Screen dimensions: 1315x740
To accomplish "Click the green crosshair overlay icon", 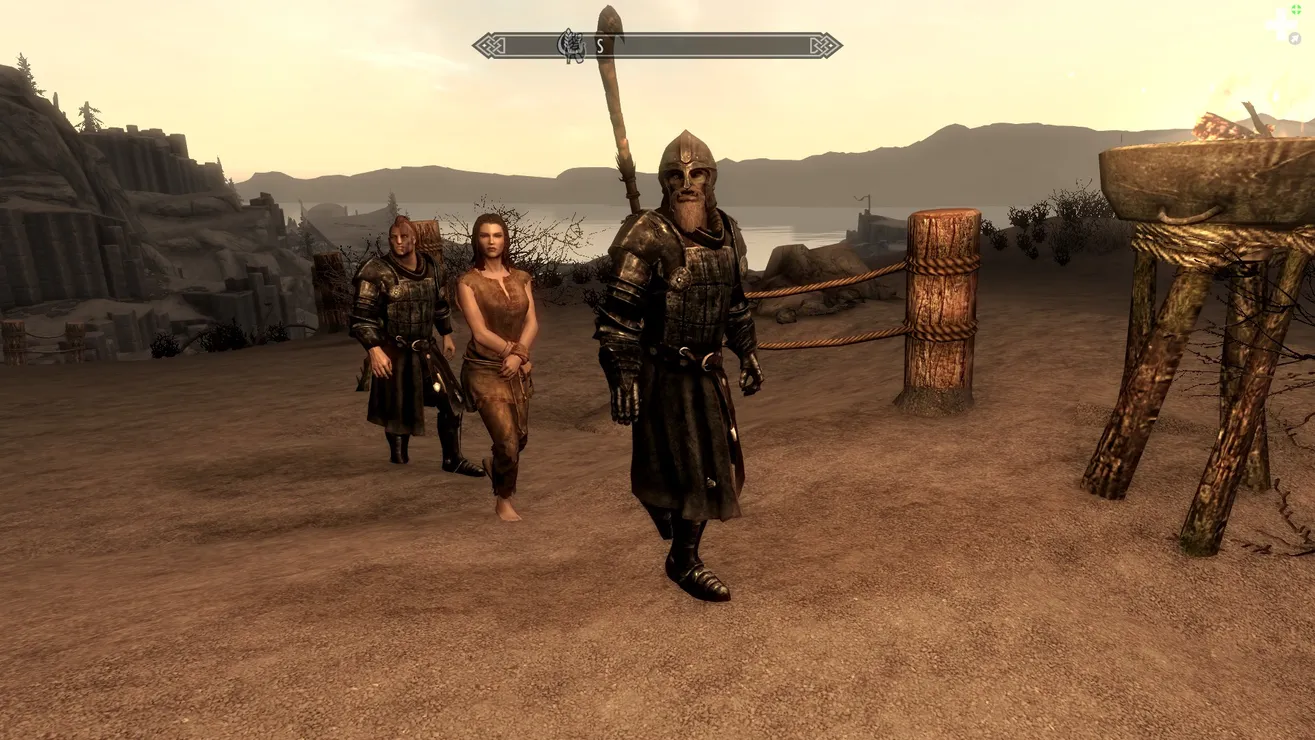I will click(x=1296, y=10).
